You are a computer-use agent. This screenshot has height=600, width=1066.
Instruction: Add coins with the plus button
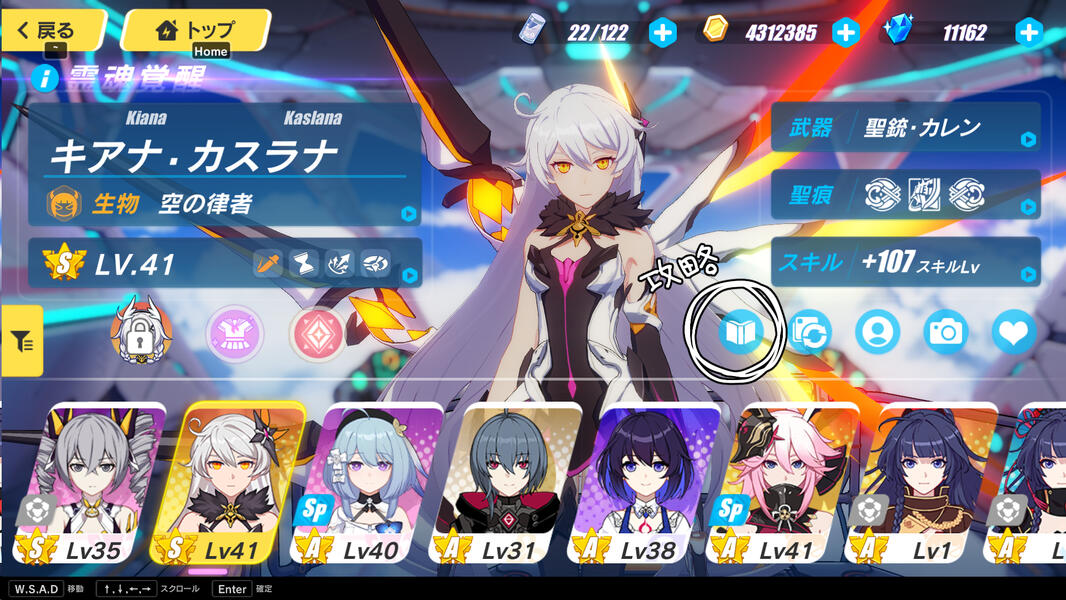[846, 33]
